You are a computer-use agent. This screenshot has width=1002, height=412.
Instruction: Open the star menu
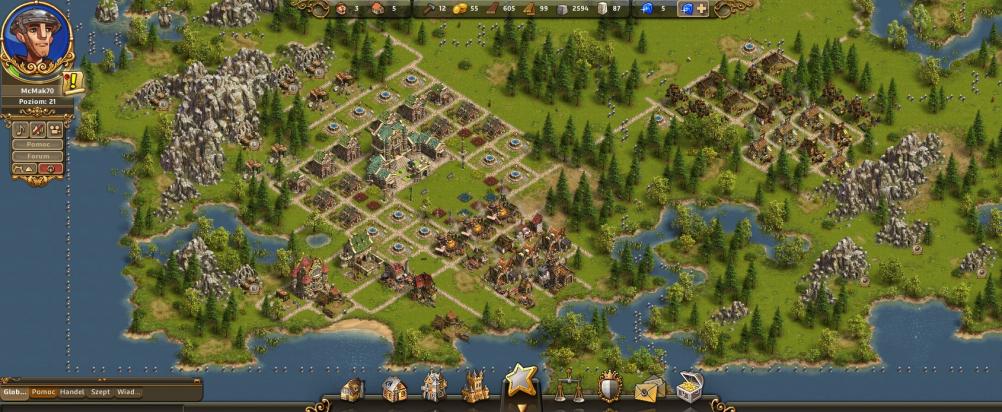click(521, 380)
